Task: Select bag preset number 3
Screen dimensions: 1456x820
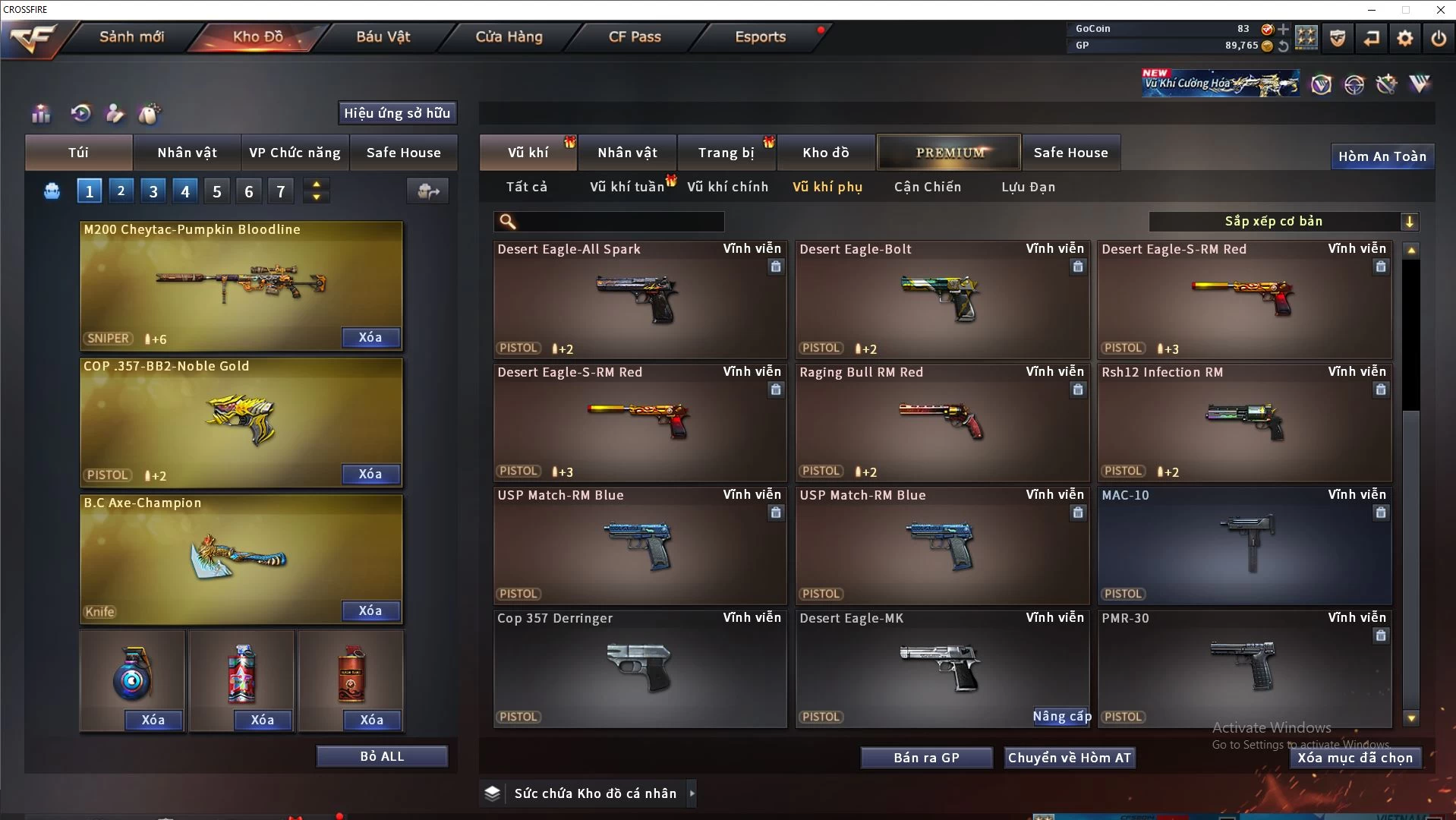Action: click(x=153, y=191)
